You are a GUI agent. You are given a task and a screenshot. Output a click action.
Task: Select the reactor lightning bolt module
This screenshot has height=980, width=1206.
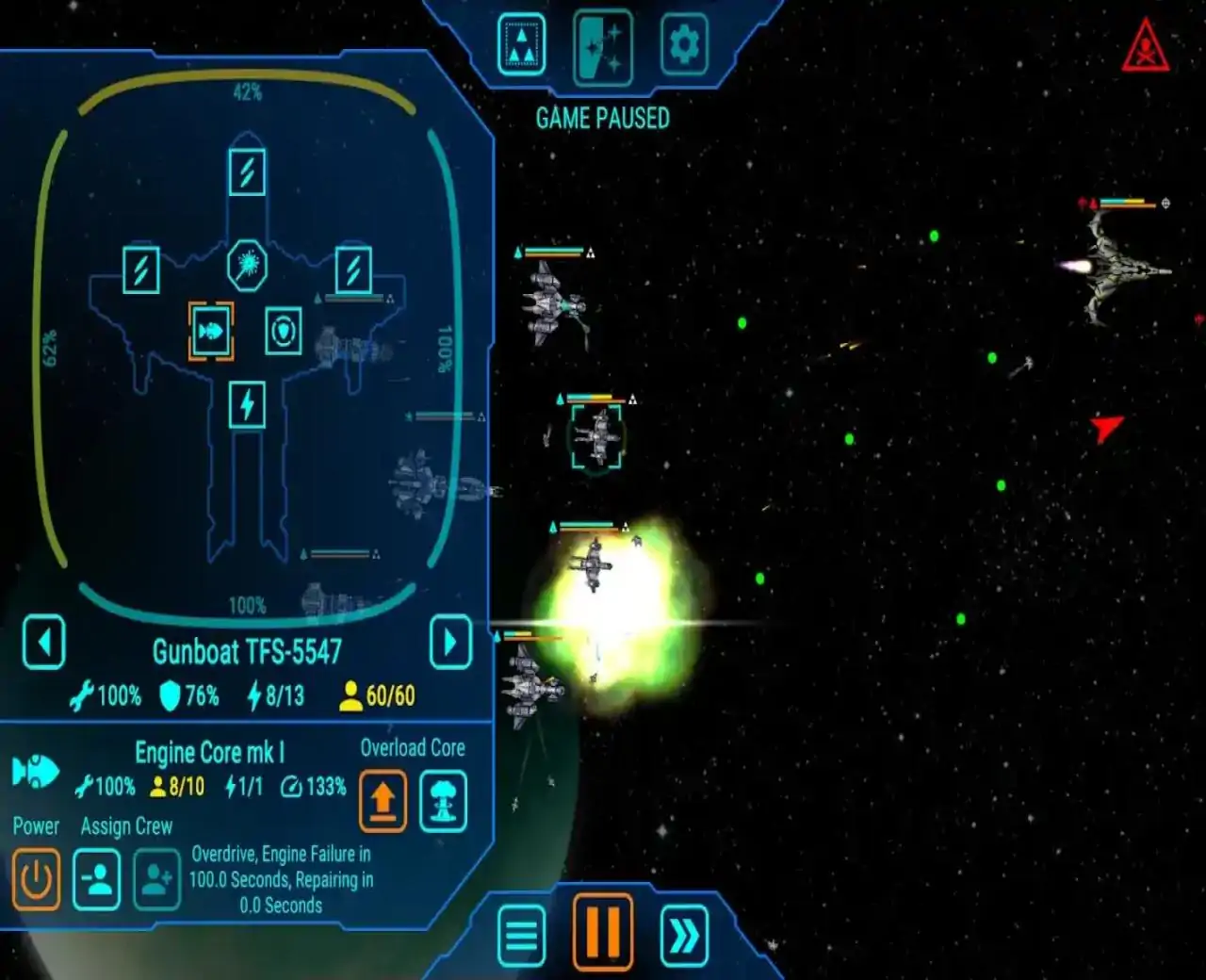(247, 405)
